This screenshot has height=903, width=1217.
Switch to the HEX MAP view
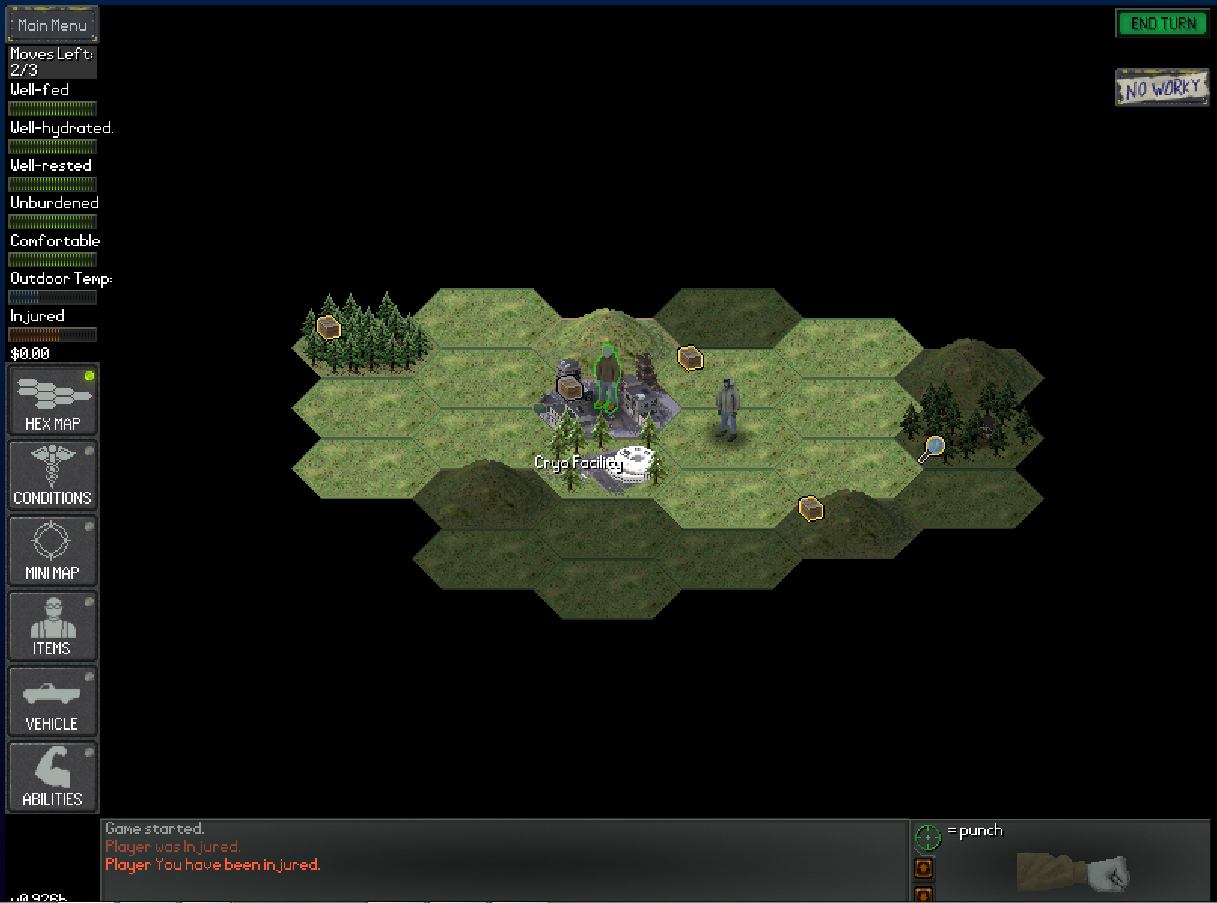coord(53,401)
